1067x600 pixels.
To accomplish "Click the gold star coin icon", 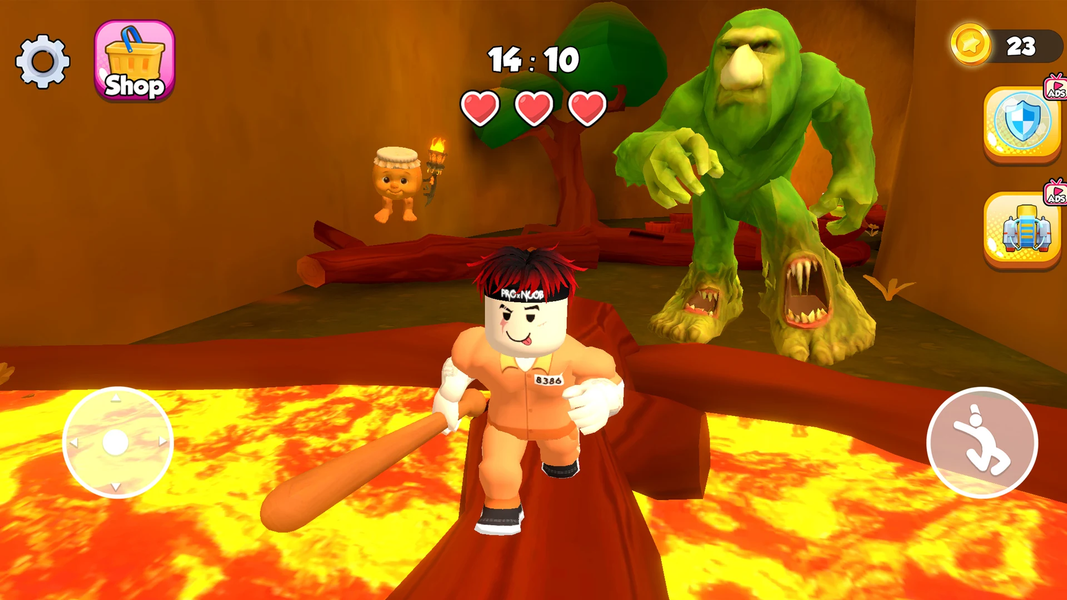I will tap(970, 45).
